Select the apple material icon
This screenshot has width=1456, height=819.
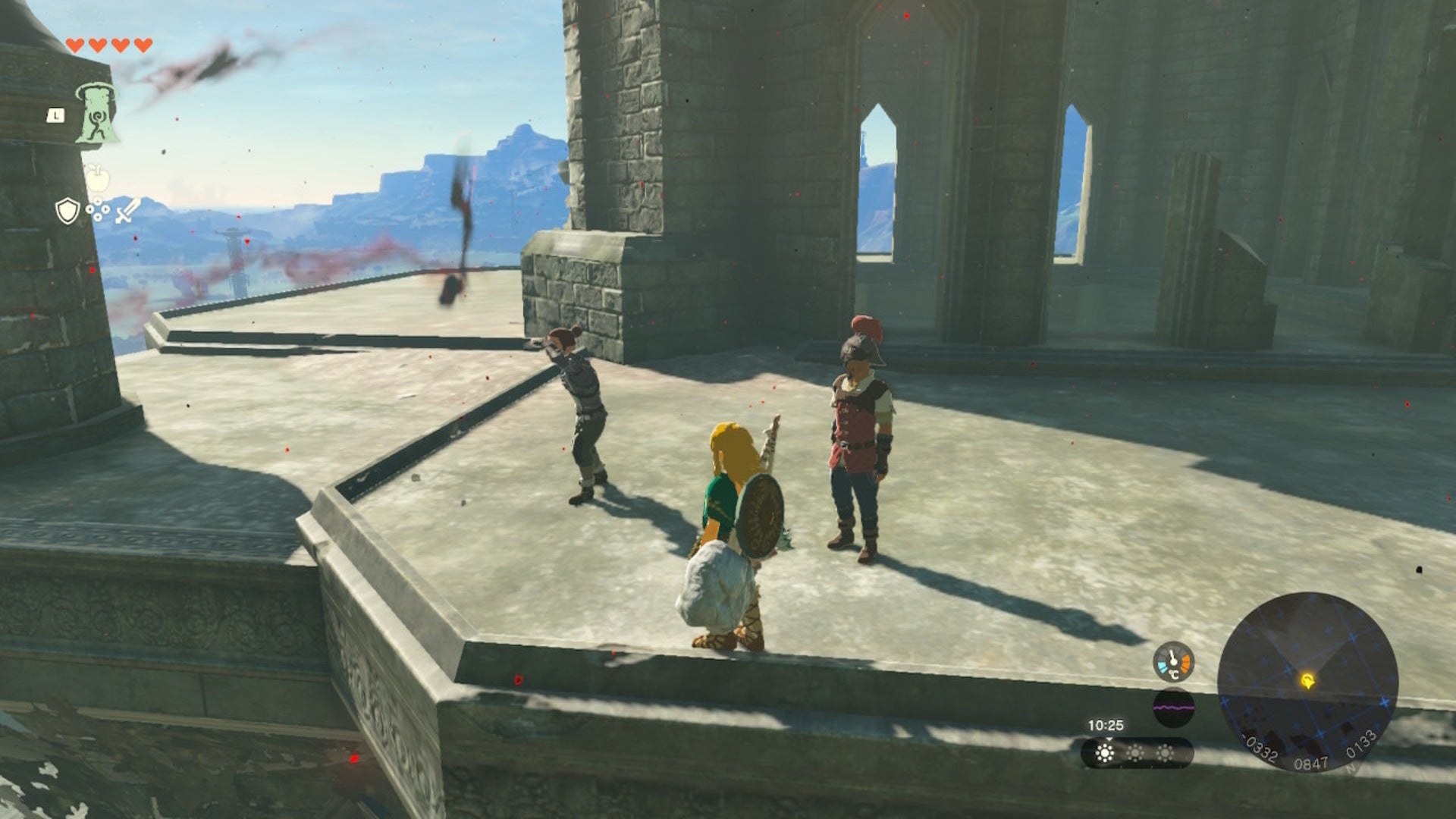[98, 179]
